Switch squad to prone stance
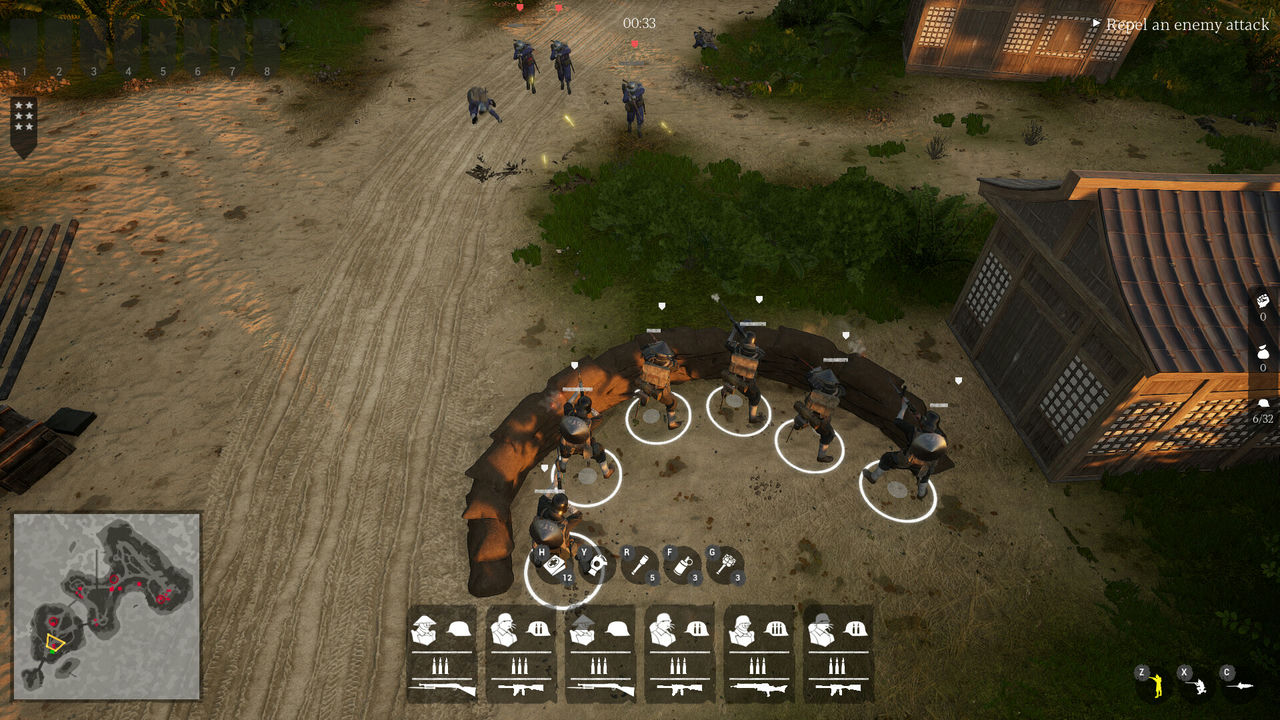 point(1241,685)
